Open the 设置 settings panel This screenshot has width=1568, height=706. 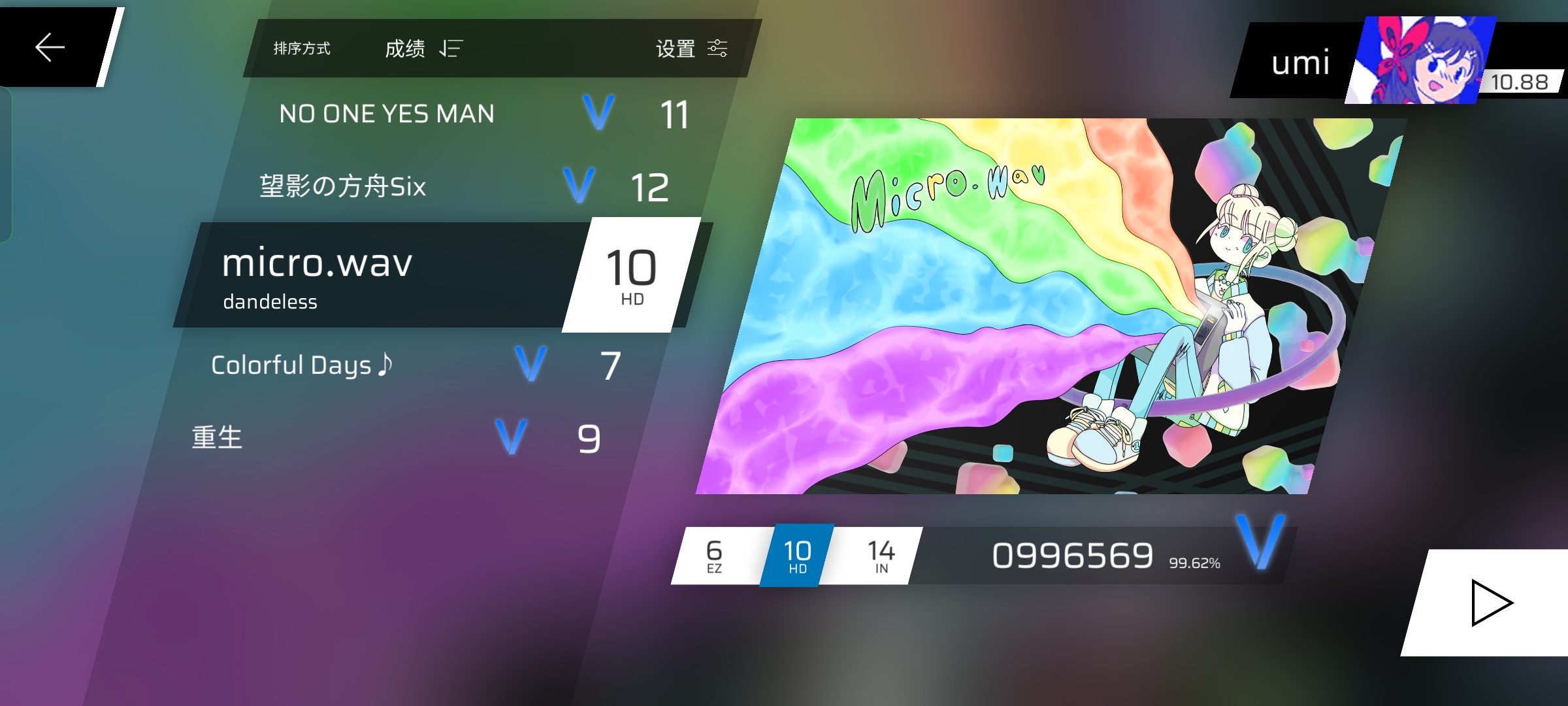click(x=691, y=48)
